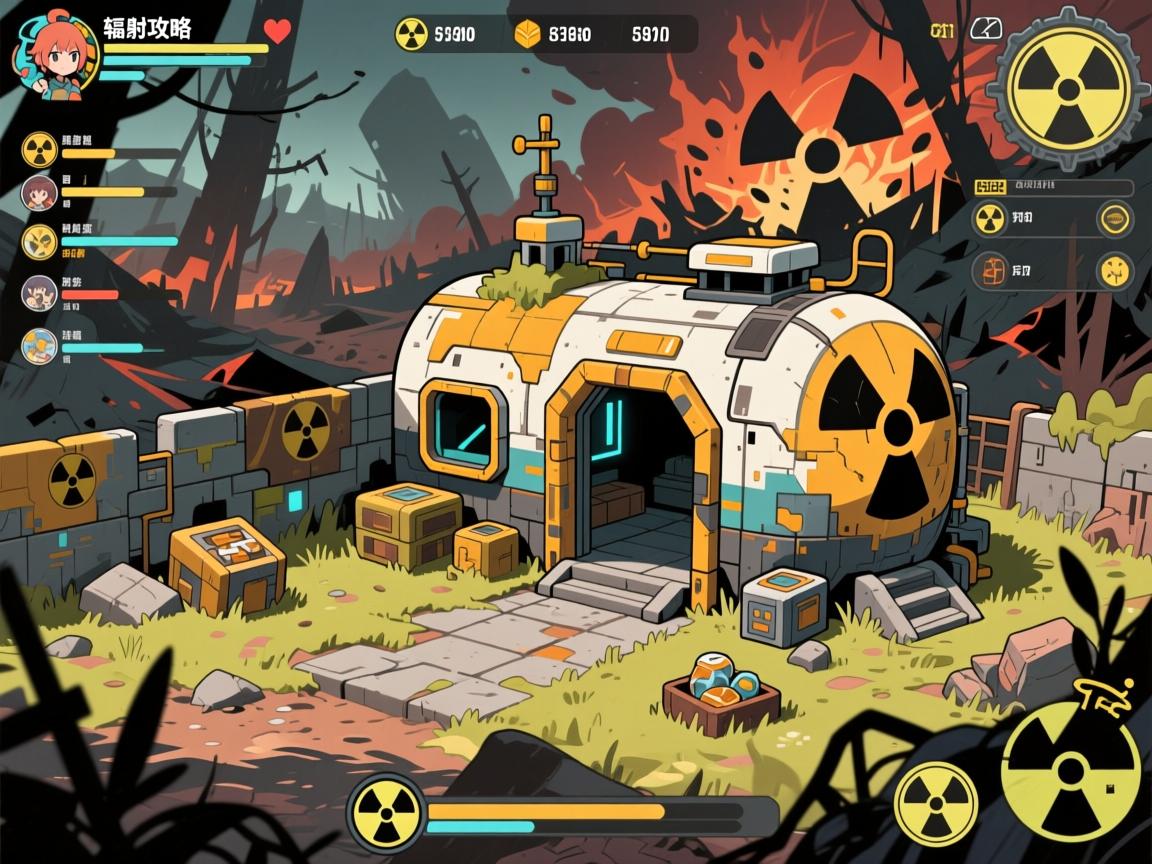Open the gear-rimmed radiation dial
The width and height of the screenshot is (1152, 864).
coord(1069,88)
